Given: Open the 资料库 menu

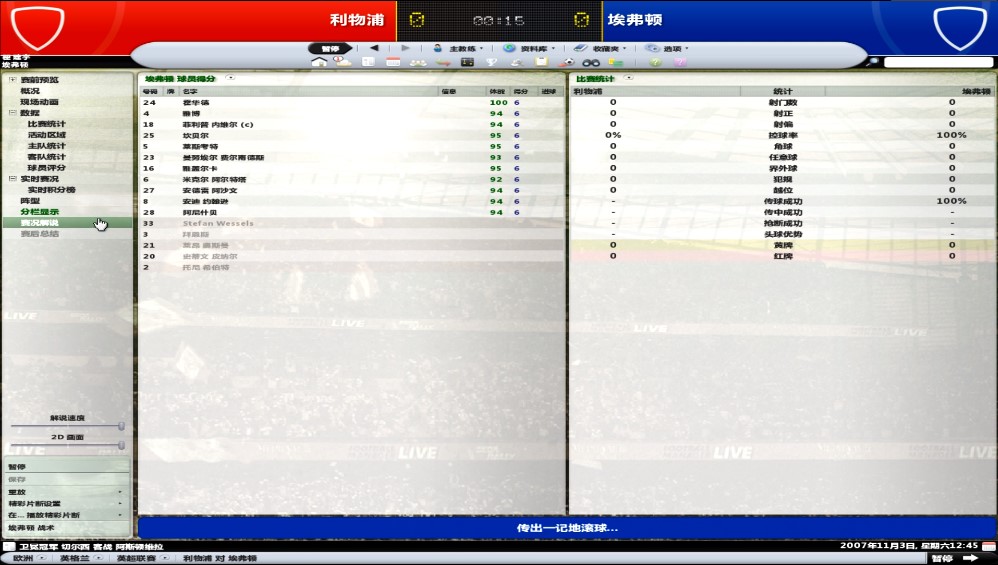Looking at the screenshot, I should [527, 48].
